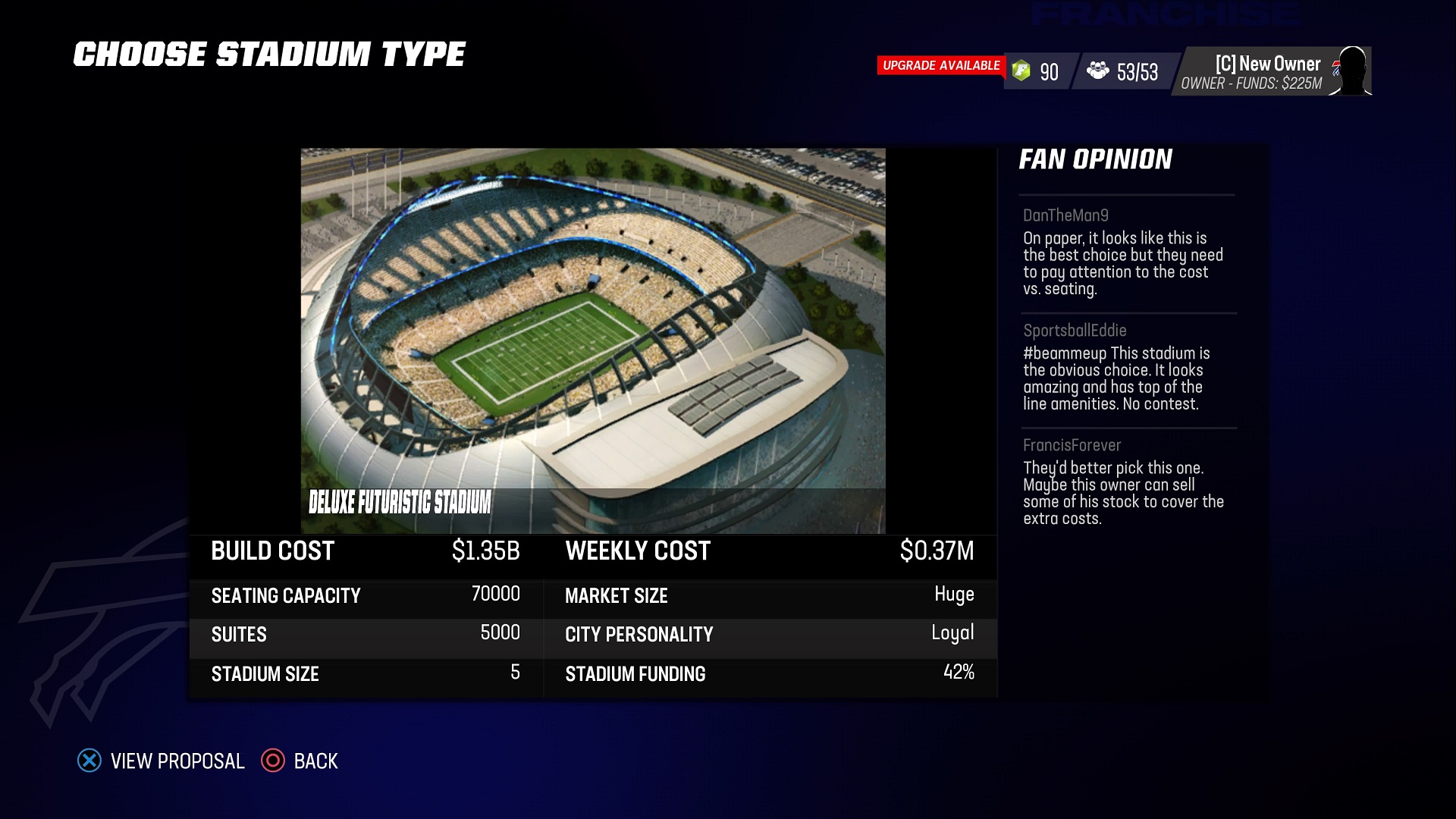Choose View Proposal
The width and height of the screenshot is (1456, 819).
tap(162, 761)
